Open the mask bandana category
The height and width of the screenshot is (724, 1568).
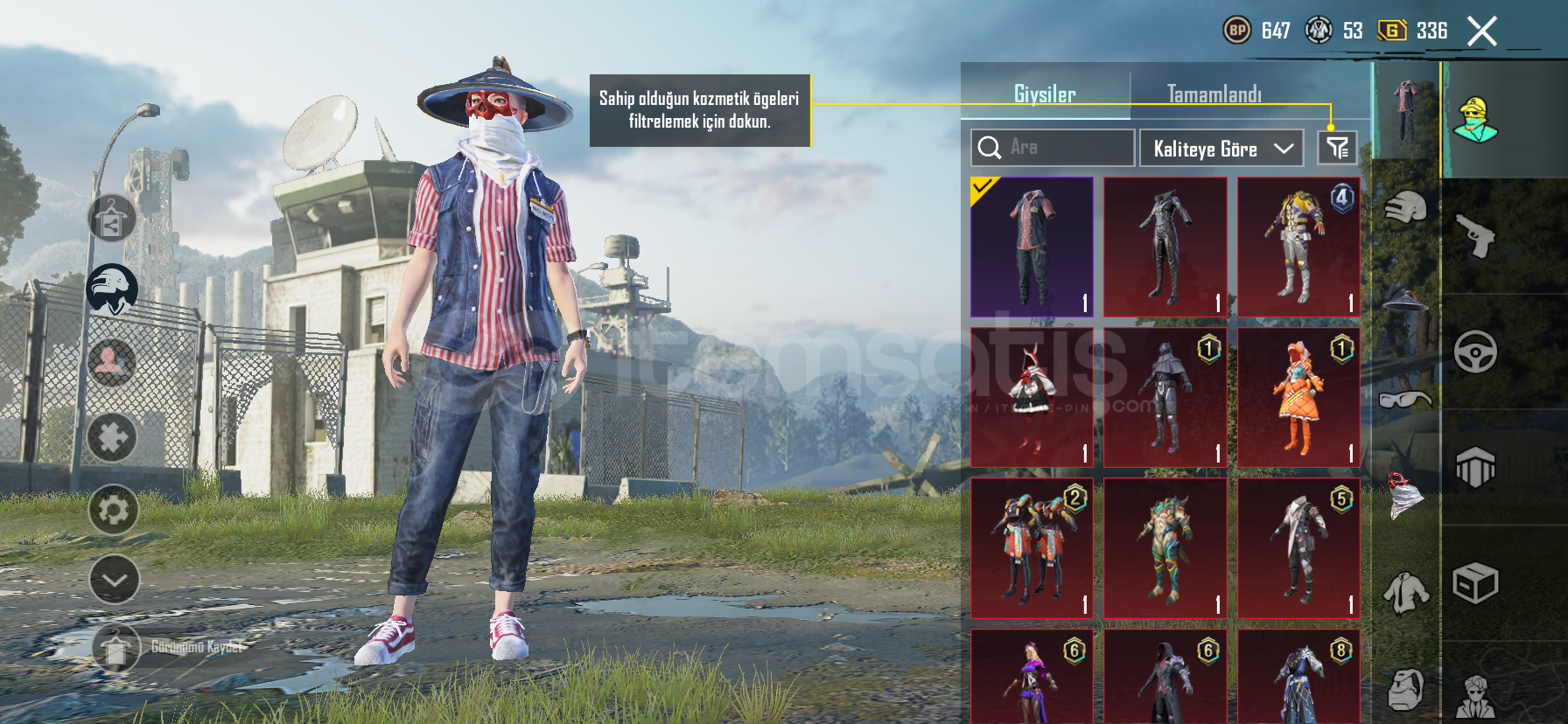1405,494
